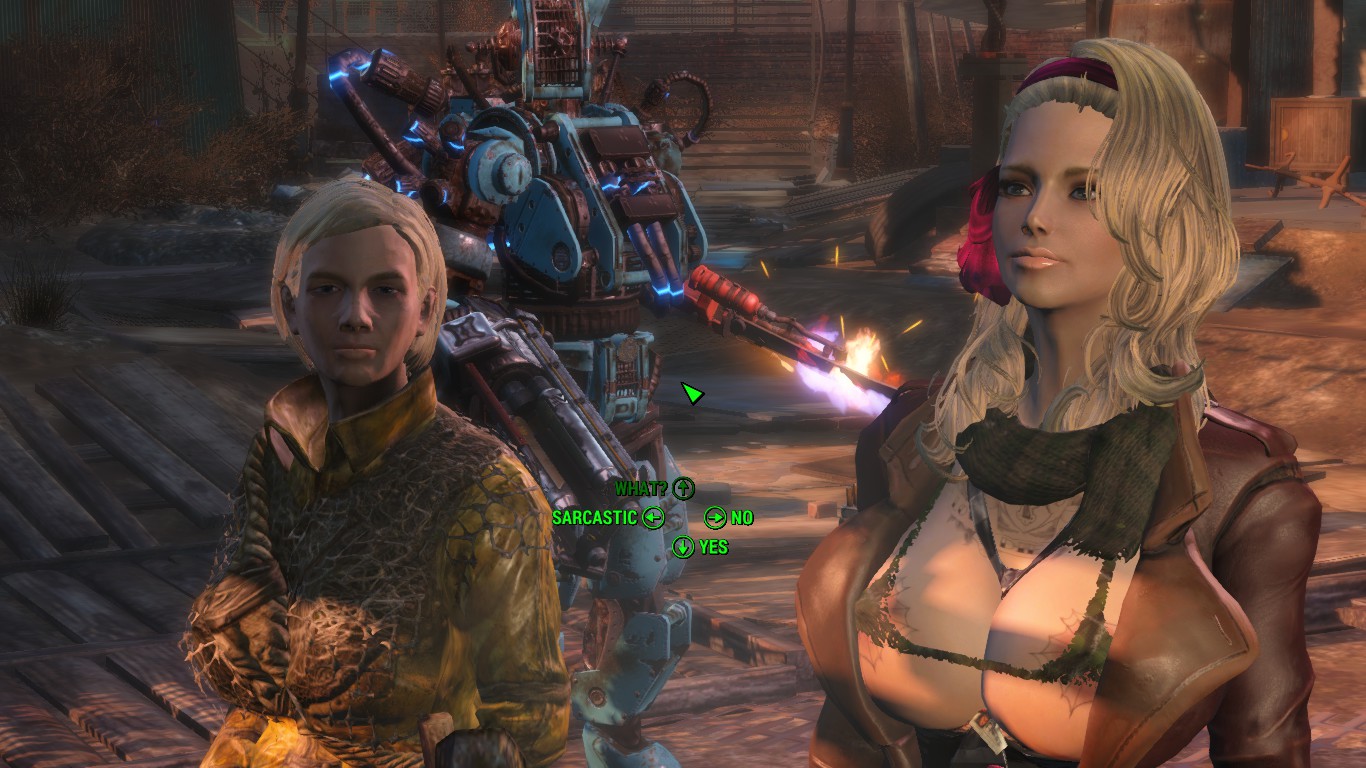Answer NO in the dialogue wheel
Viewport: 1366px width, 768px height.
(x=741, y=518)
